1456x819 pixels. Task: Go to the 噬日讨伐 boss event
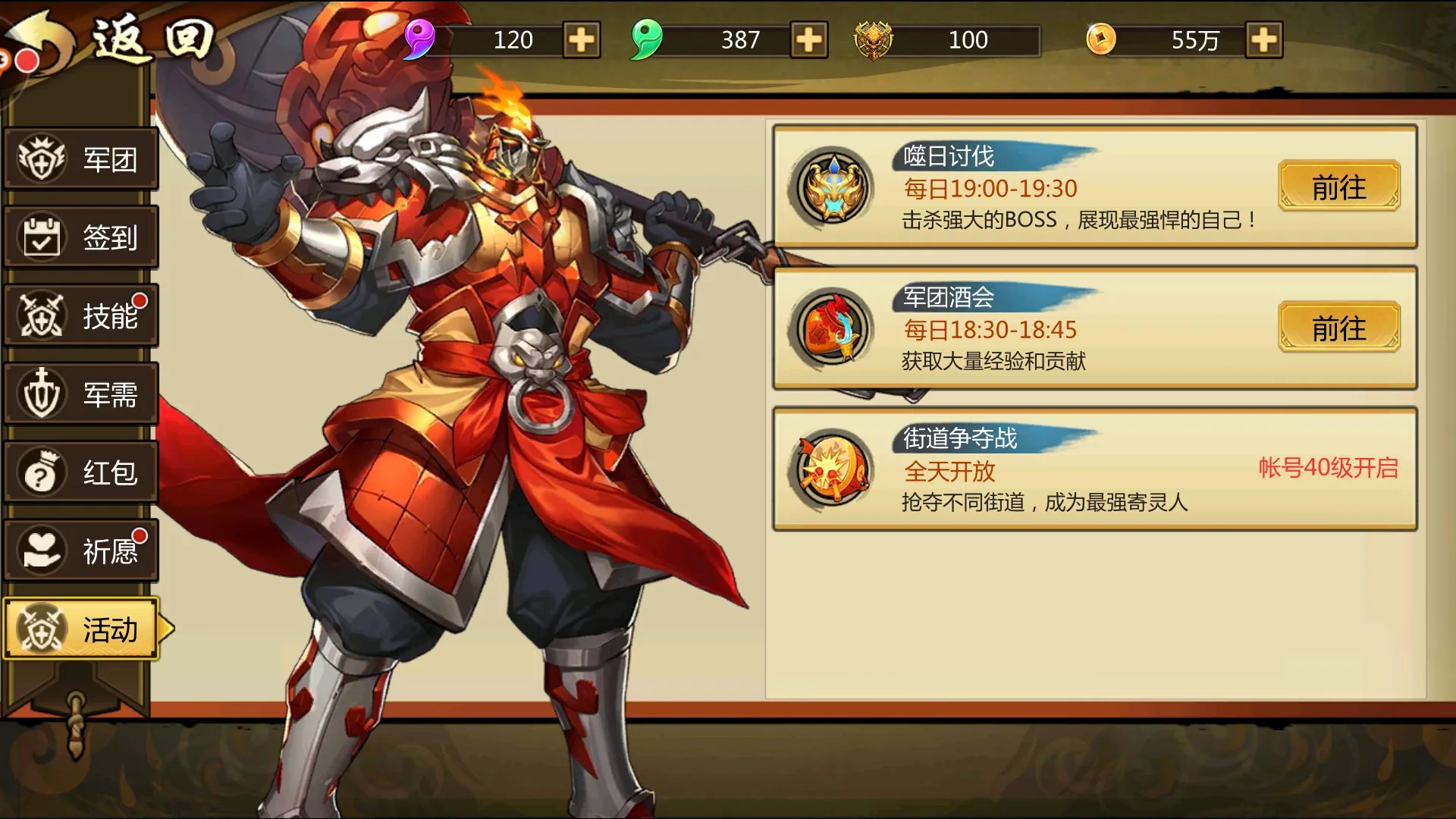point(1338,187)
